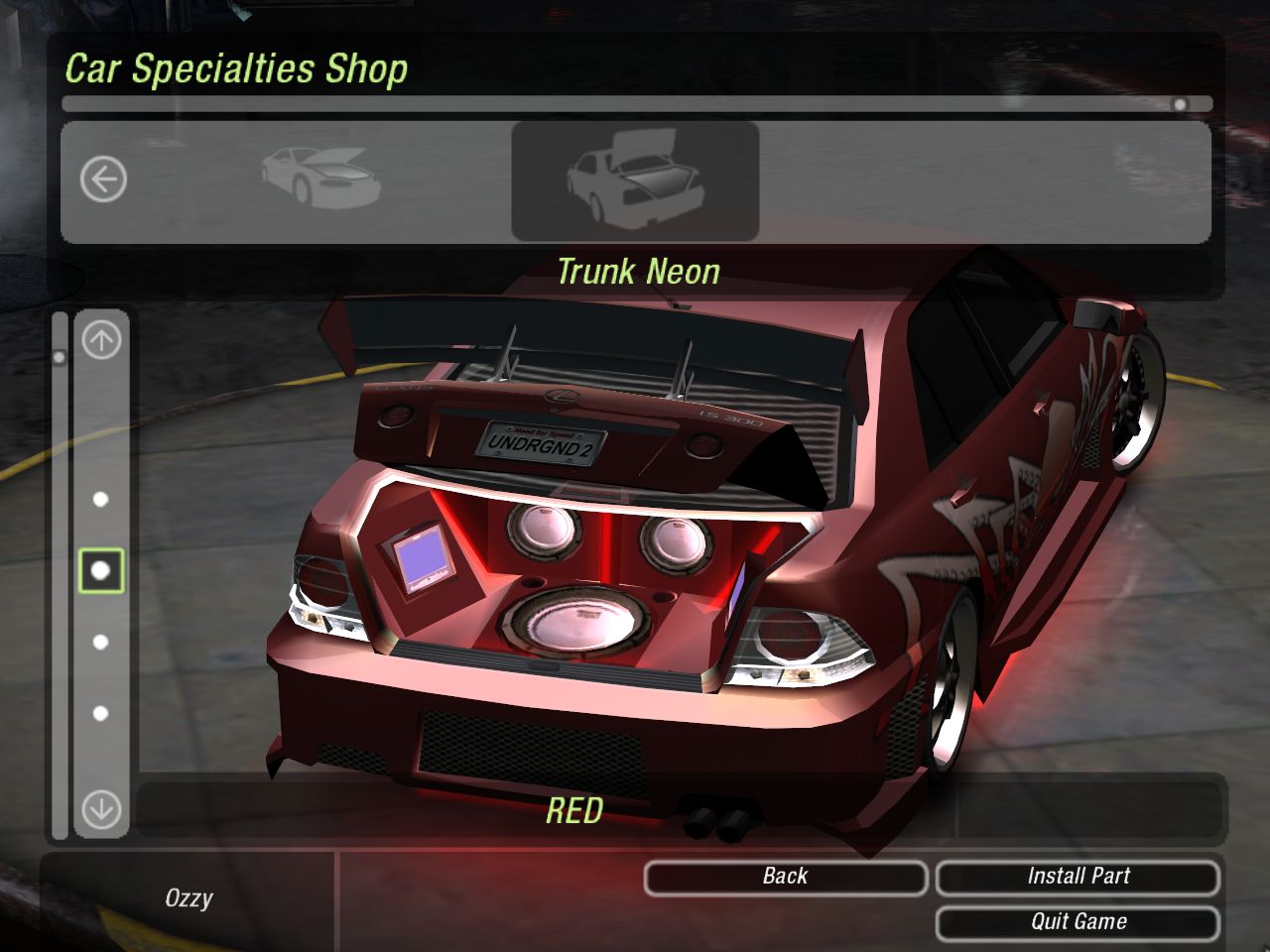The height and width of the screenshot is (952, 1270).
Task: Install the selected trunk neon part
Action: click(1078, 877)
